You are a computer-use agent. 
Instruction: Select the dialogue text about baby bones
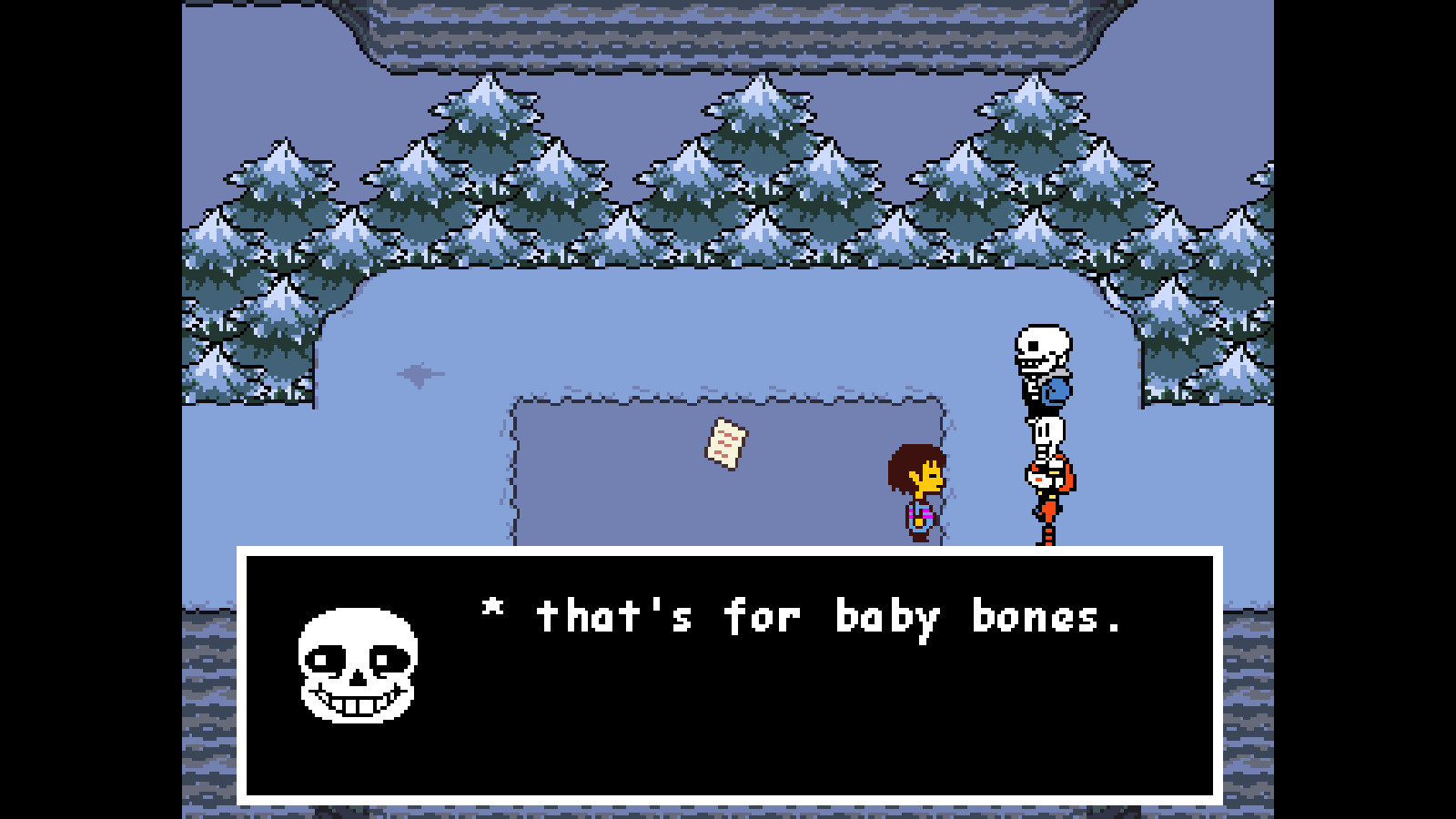pos(801,617)
